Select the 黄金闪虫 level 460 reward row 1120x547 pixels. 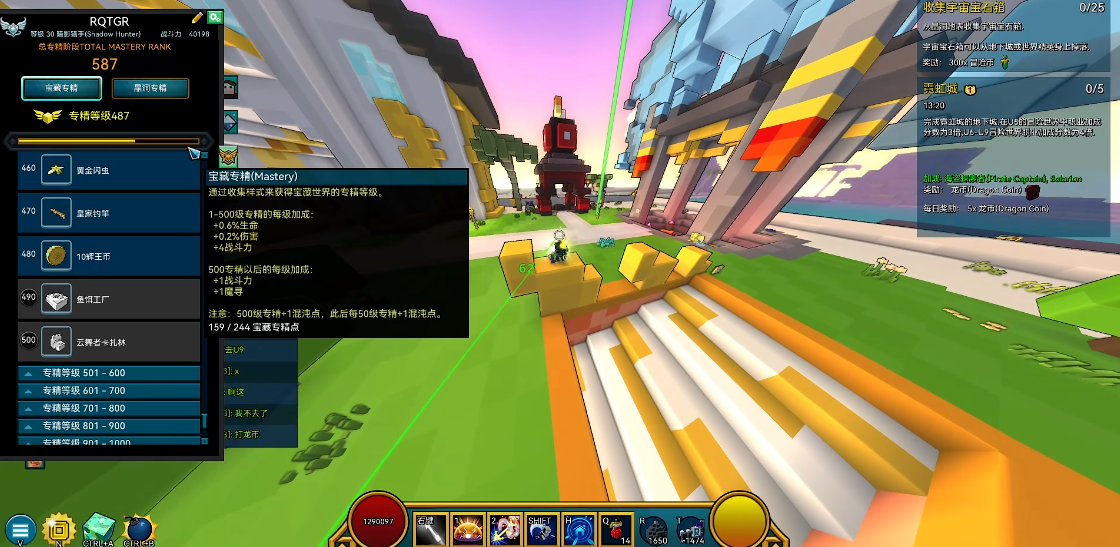pos(109,170)
